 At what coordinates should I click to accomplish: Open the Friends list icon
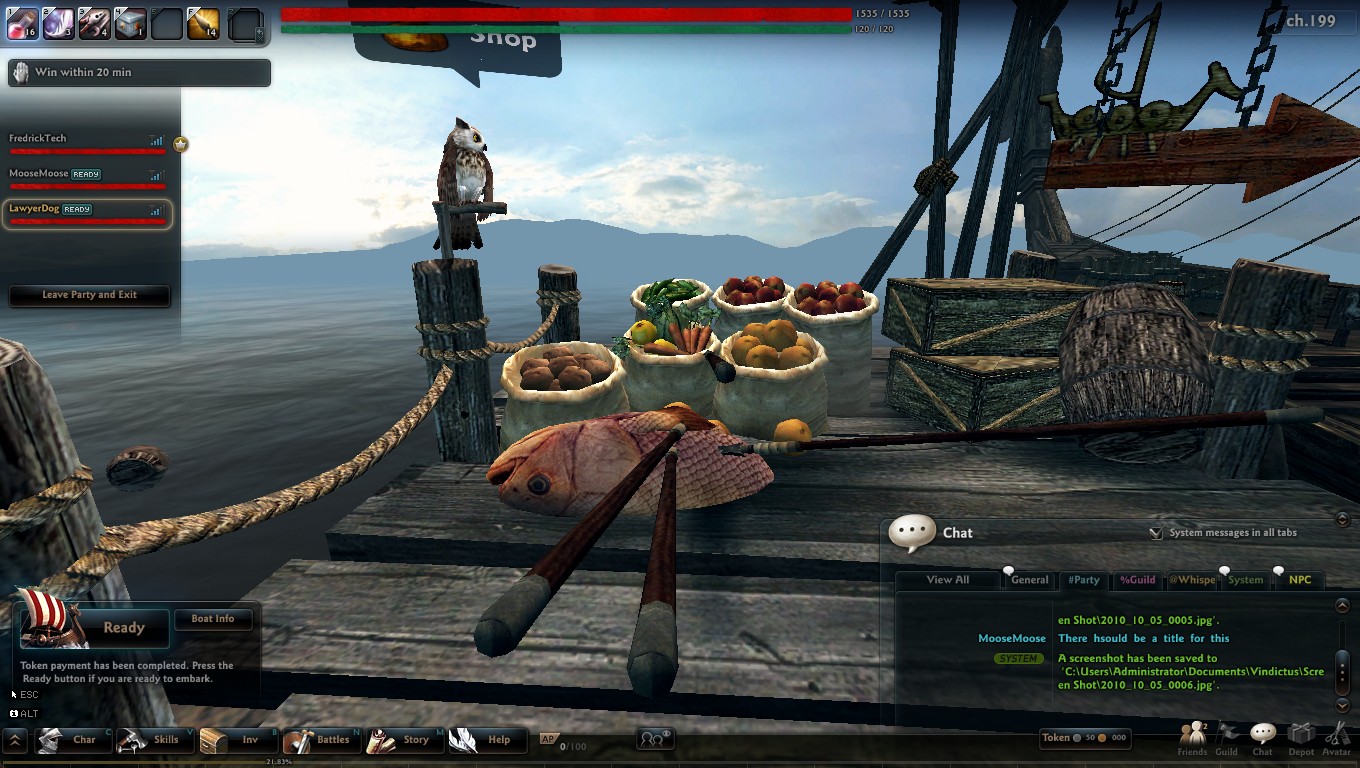pos(1192,738)
